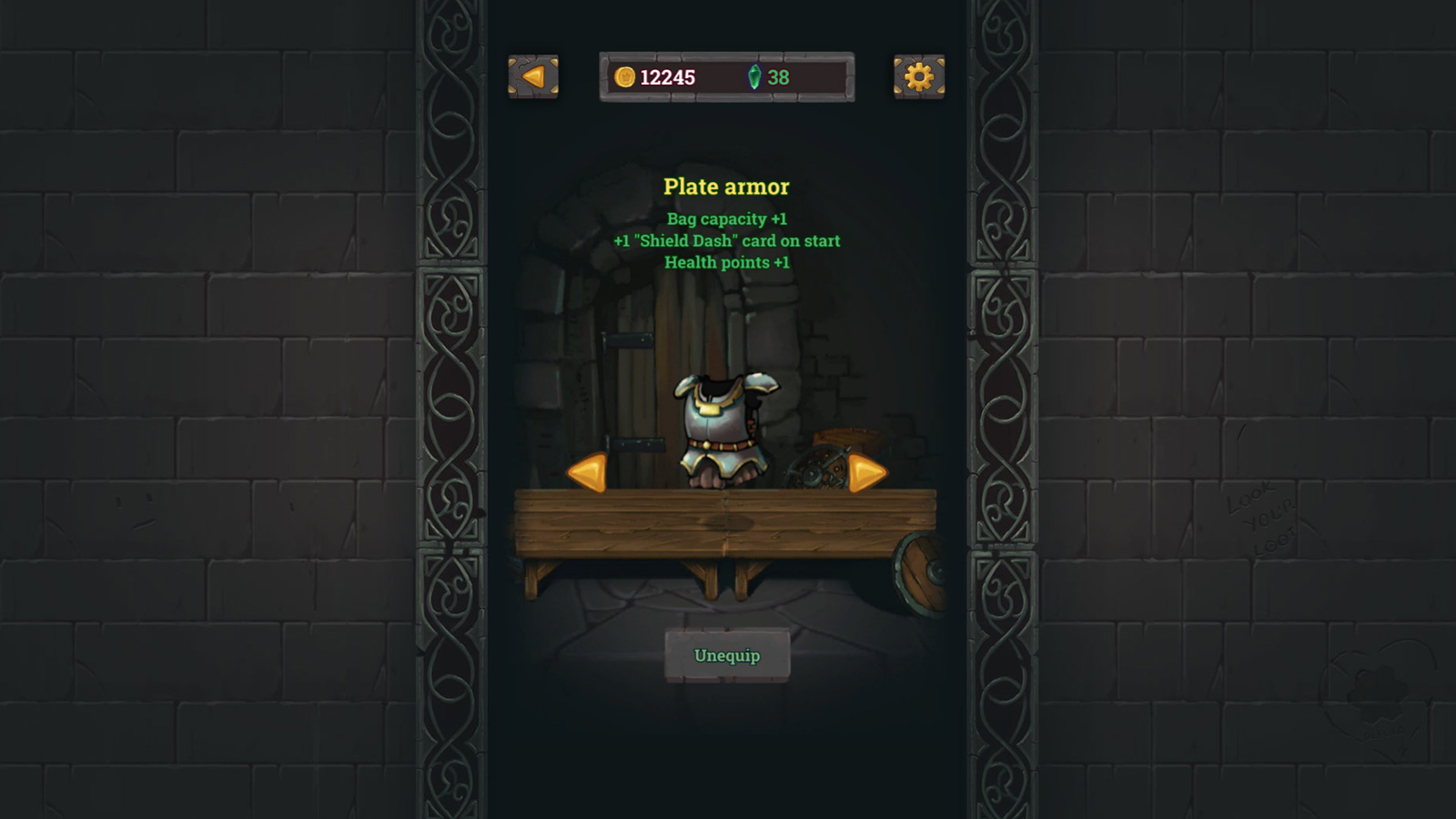Click the Plate armor title
Viewport: 1456px width, 819px height.
point(725,187)
